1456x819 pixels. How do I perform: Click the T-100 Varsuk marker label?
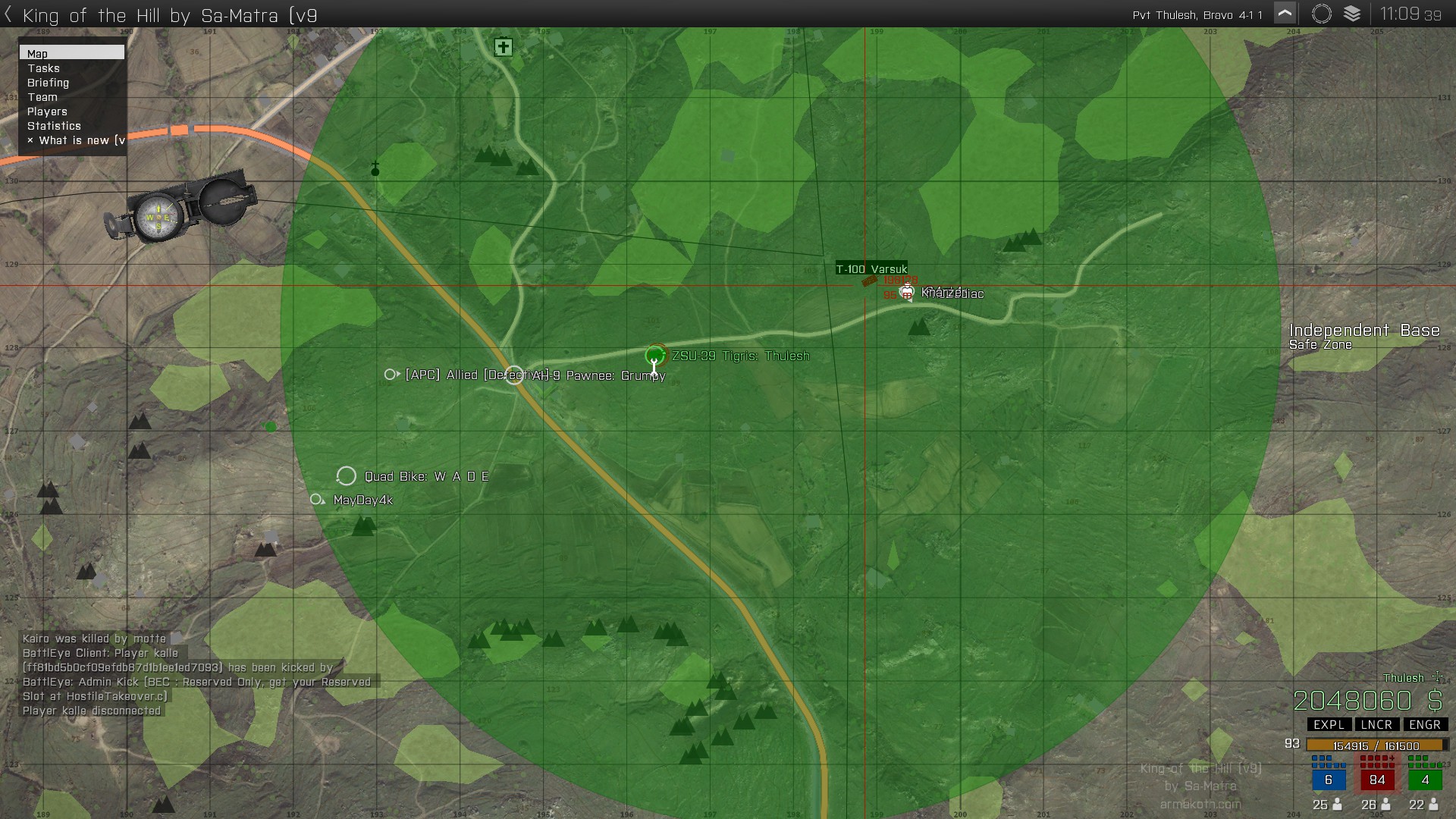(871, 269)
